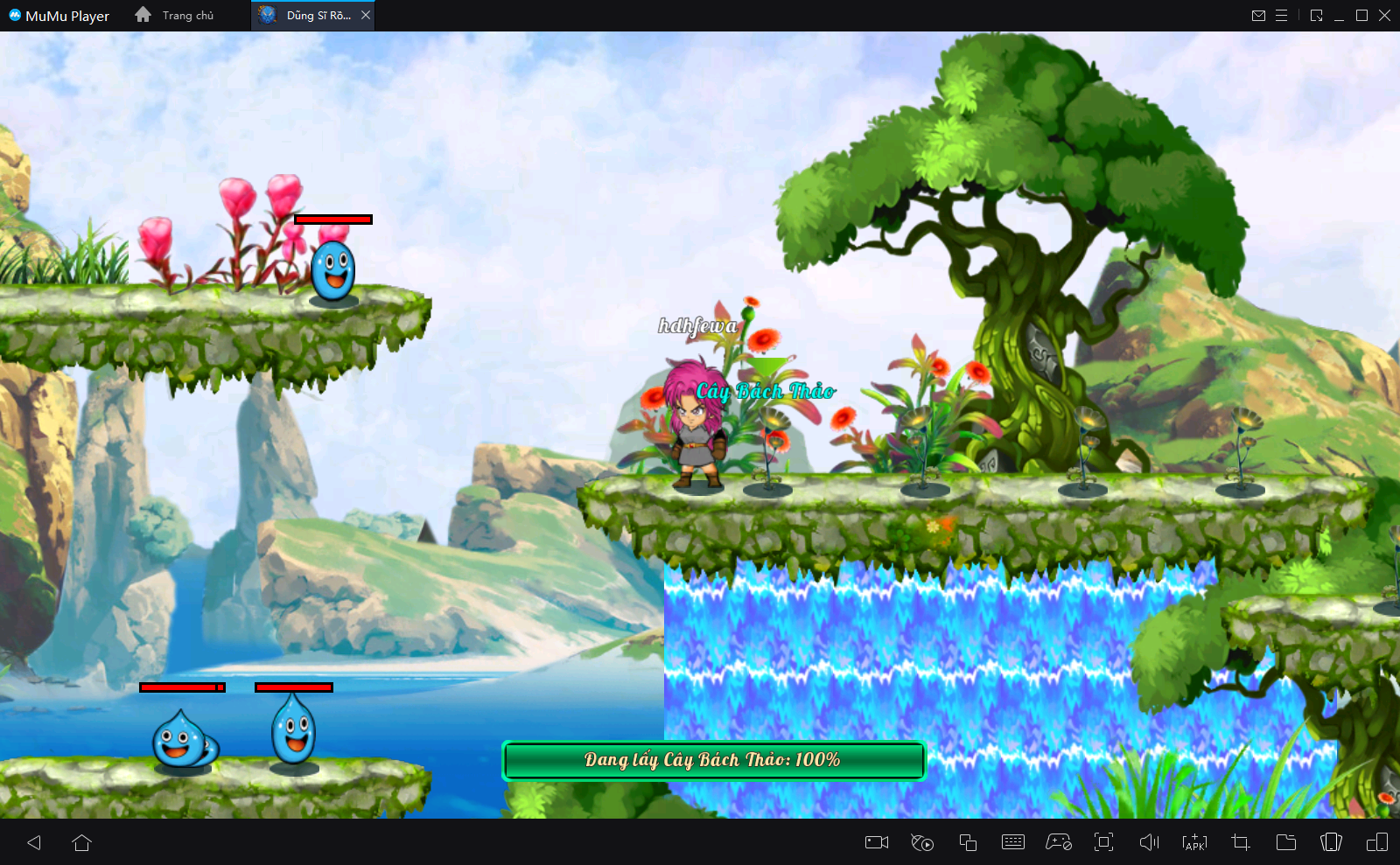The image size is (1400, 865).
Task: Close the Dũng Sĩ Rồ... game tab
Action: tap(366, 15)
